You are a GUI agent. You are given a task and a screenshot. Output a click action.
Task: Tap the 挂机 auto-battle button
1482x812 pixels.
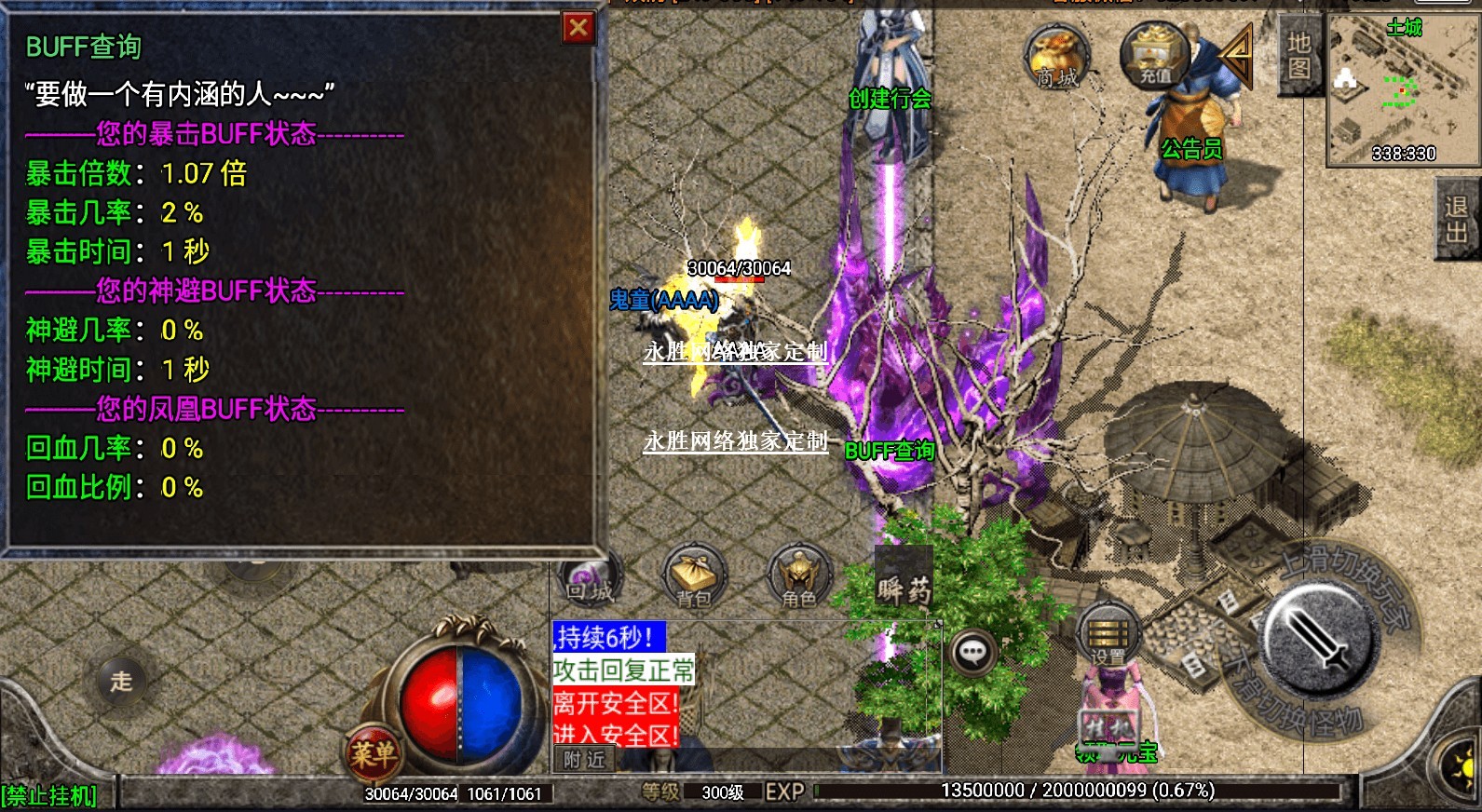tap(1108, 726)
